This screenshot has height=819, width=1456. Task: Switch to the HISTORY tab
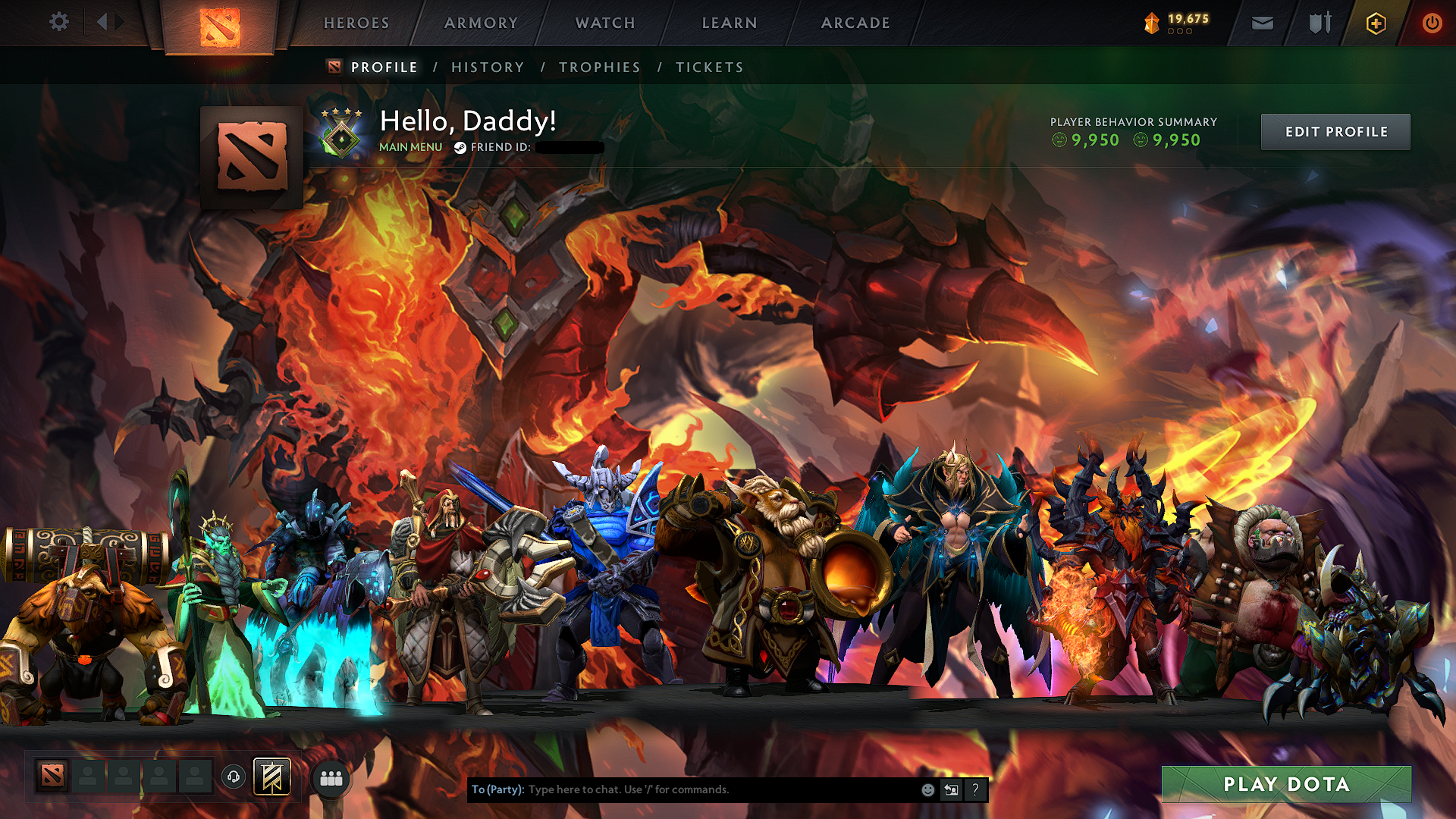pyautogui.click(x=487, y=67)
